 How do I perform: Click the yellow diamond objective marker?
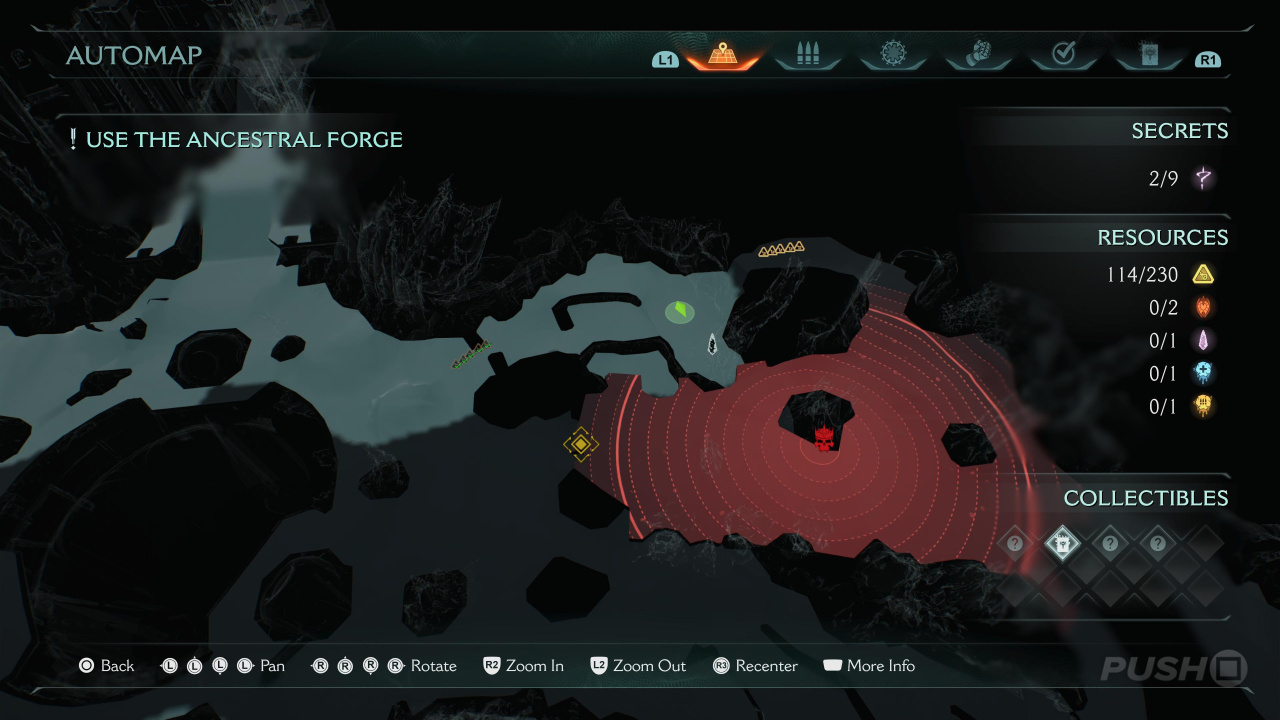pos(581,443)
